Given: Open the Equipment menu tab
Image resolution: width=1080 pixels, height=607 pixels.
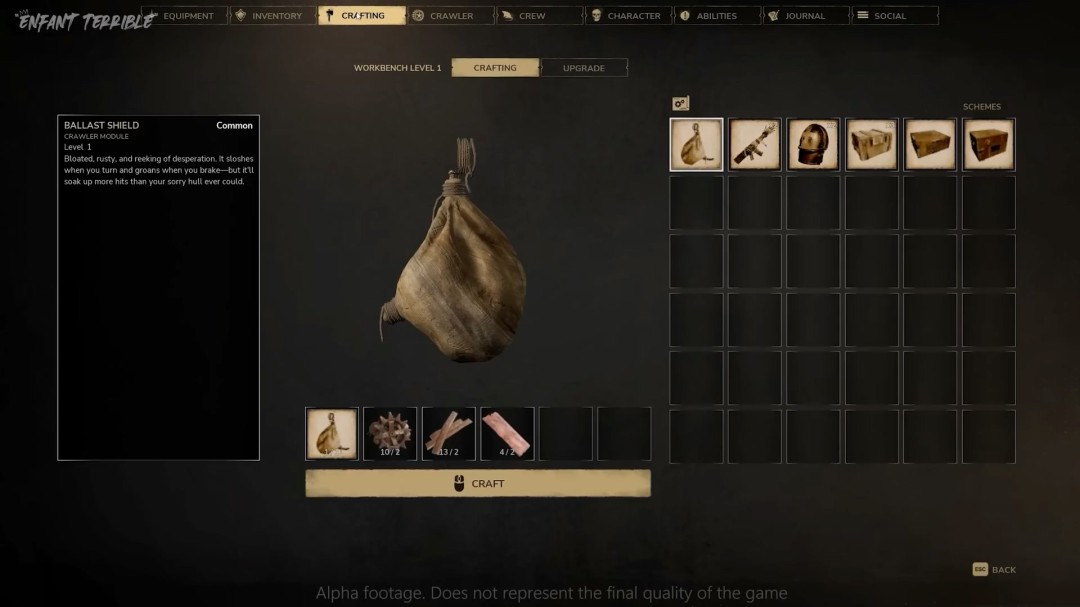Looking at the screenshot, I should [x=185, y=16].
